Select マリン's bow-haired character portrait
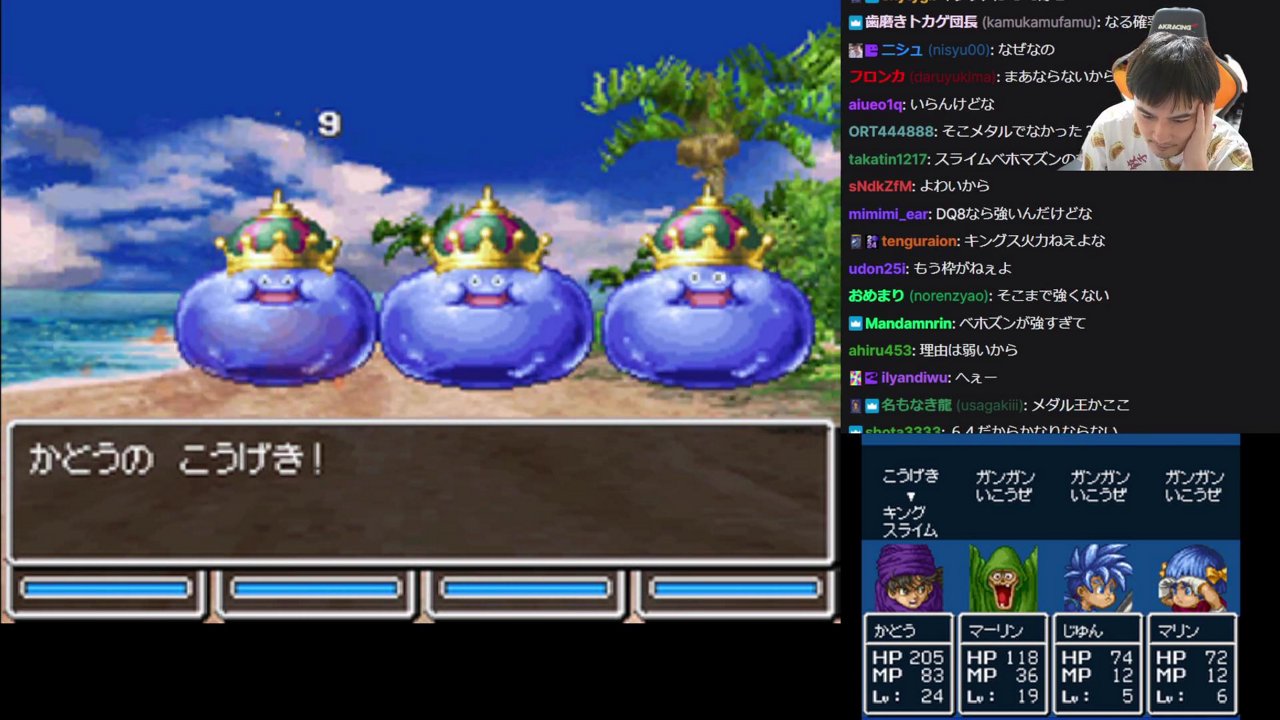 click(x=1191, y=578)
